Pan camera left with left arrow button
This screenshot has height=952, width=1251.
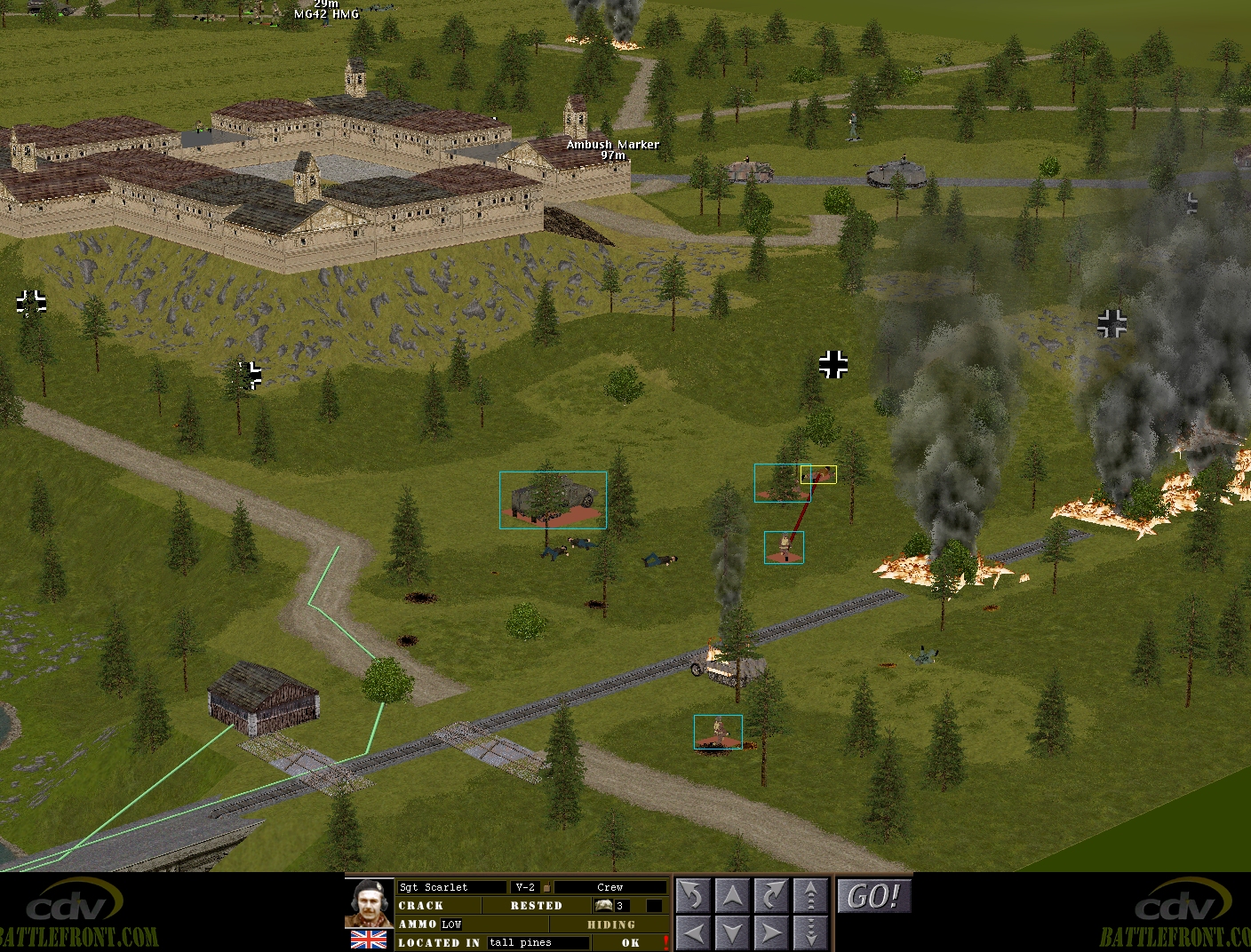coord(692,933)
